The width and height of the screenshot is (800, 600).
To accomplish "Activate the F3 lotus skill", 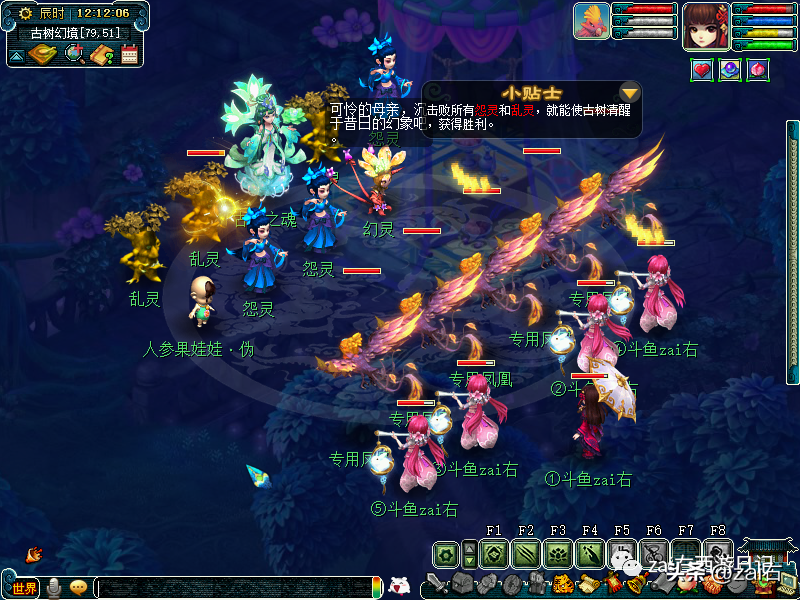I will [x=558, y=553].
